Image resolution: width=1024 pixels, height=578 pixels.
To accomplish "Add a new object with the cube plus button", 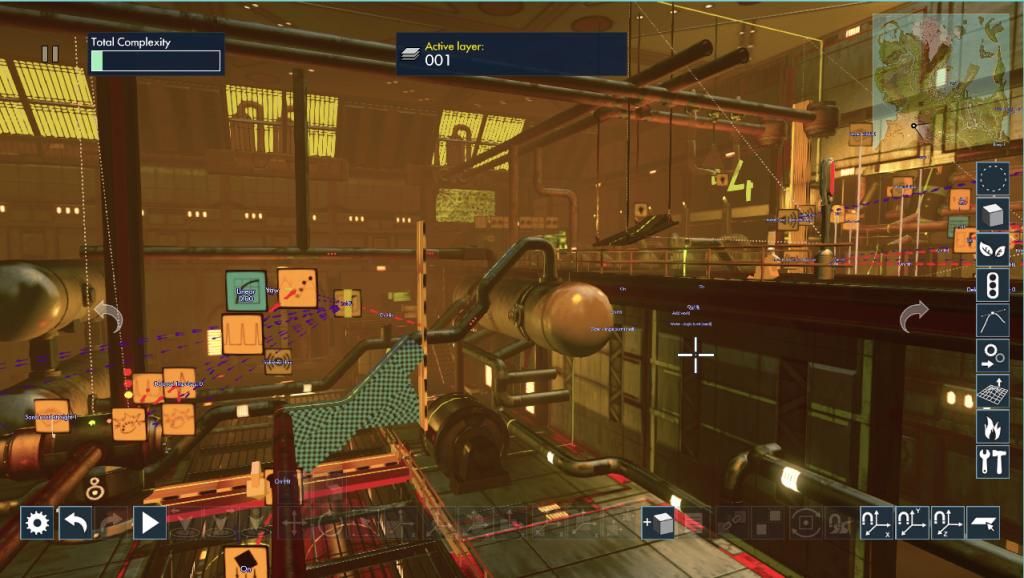I will (x=657, y=523).
